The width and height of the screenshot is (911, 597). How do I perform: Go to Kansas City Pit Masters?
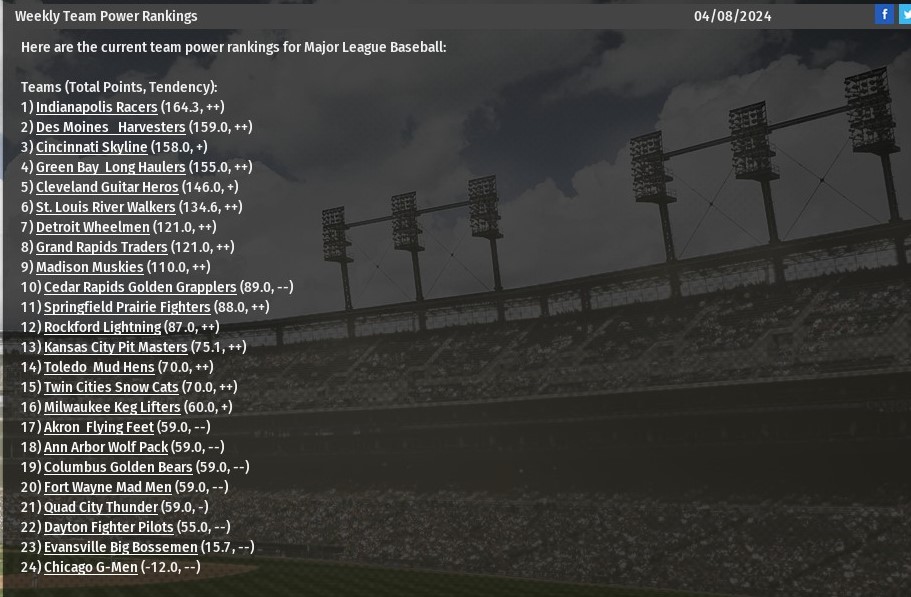pyautogui.click(x=115, y=347)
